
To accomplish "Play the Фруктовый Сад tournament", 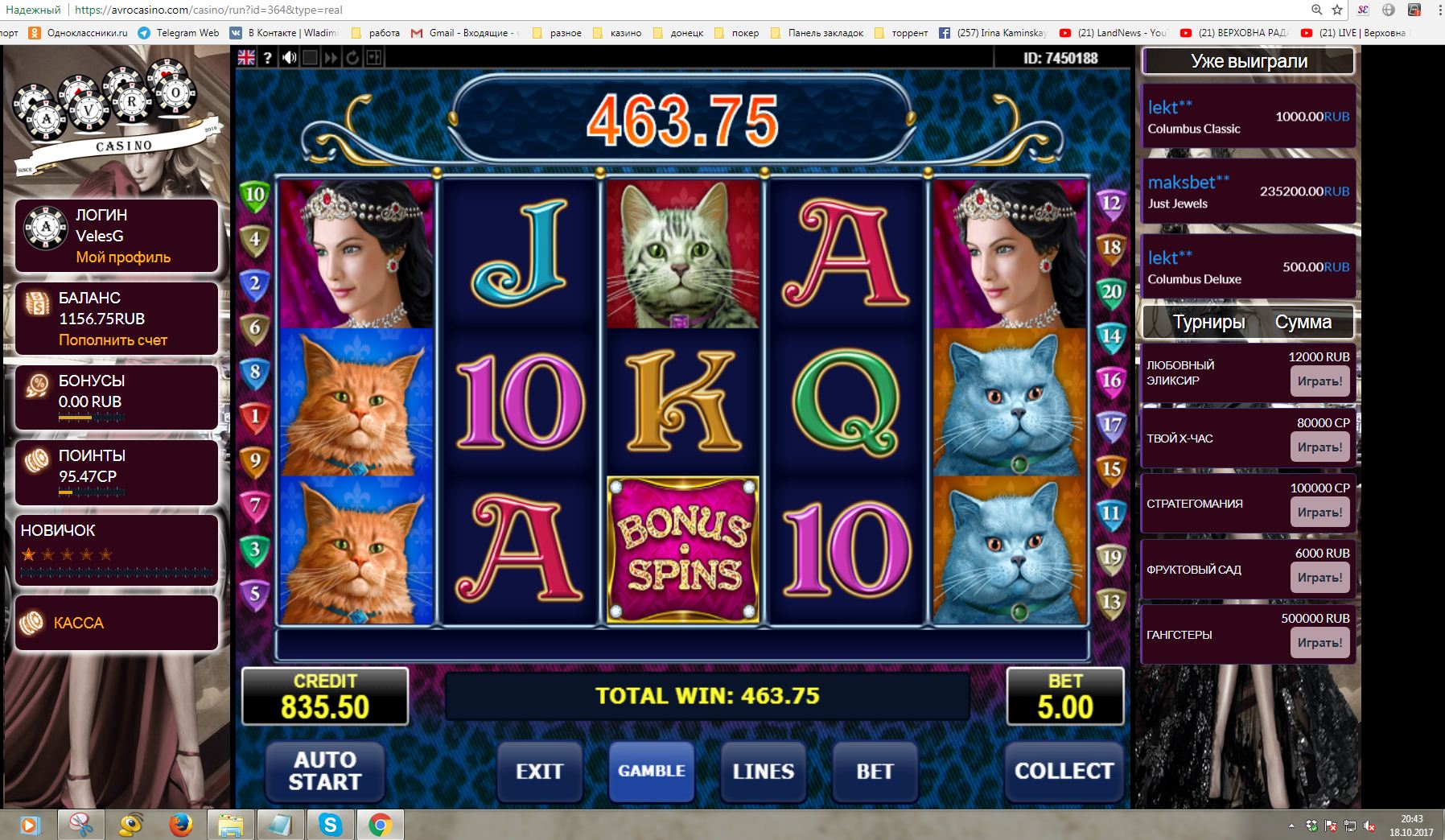I will (1319, 578).
